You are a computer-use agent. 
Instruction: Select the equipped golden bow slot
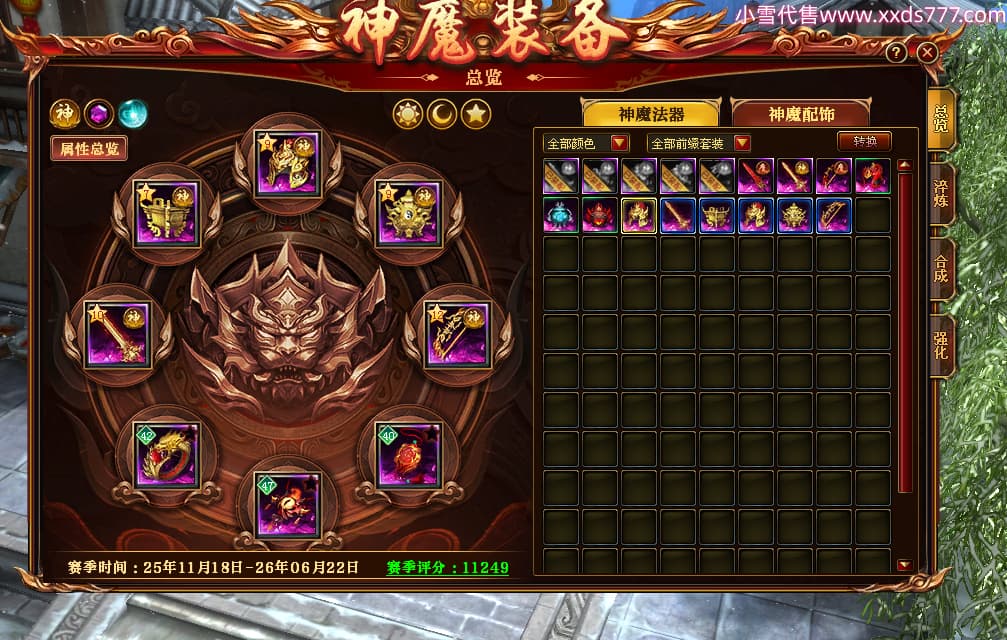(456, 335)
